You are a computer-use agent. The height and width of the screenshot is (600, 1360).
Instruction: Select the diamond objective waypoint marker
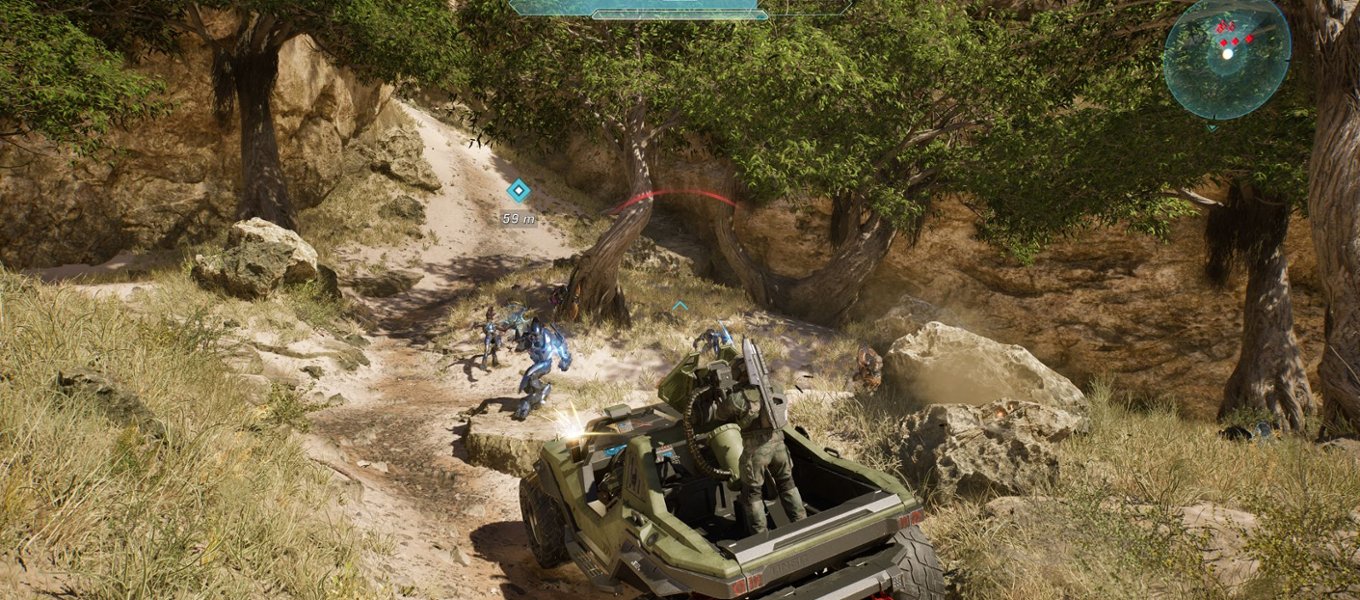click(x=518, y=191)
